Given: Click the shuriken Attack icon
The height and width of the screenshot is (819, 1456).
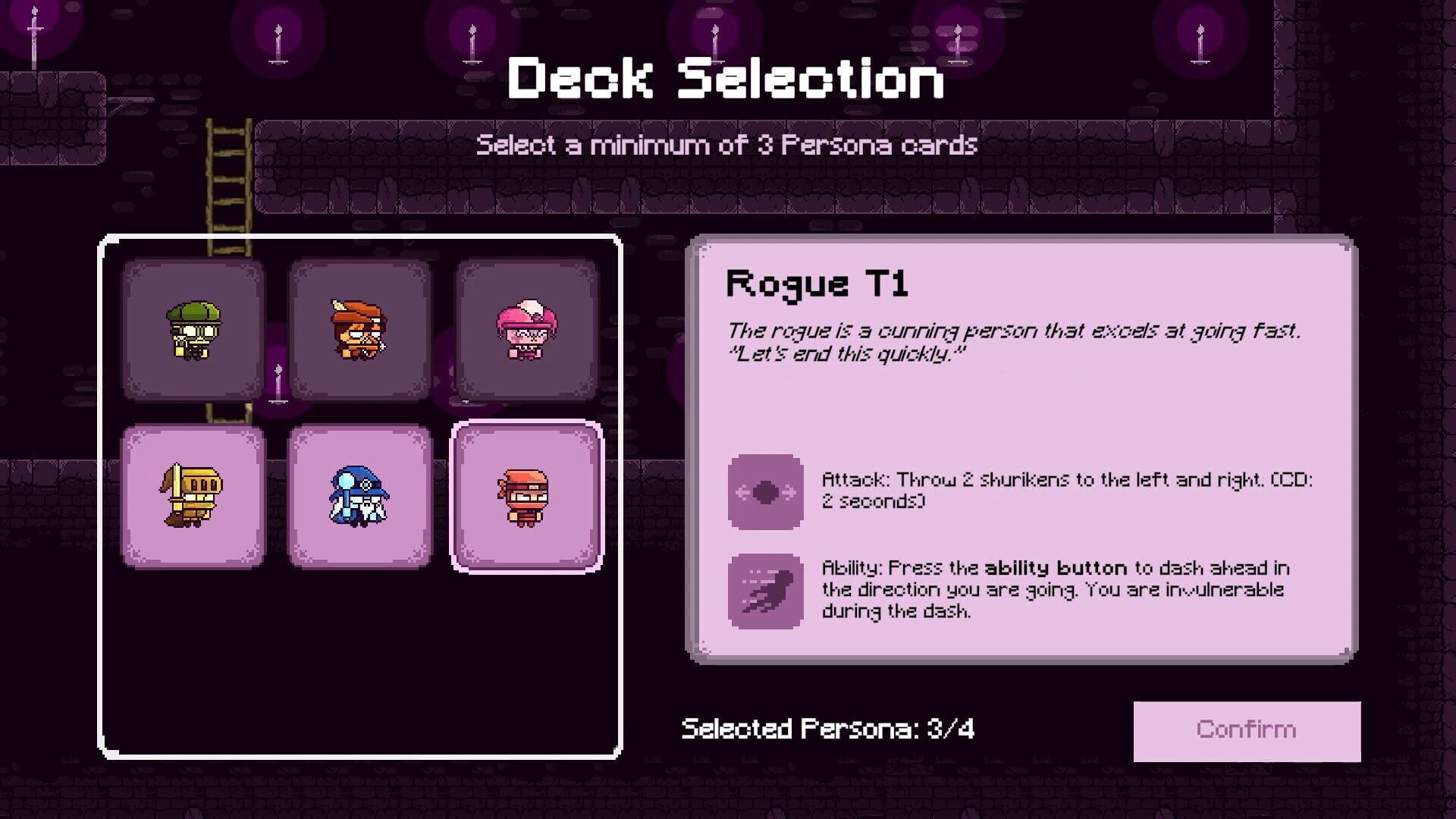Looking at the screenshot, I should pyautogui.click(x=764, y=491).
